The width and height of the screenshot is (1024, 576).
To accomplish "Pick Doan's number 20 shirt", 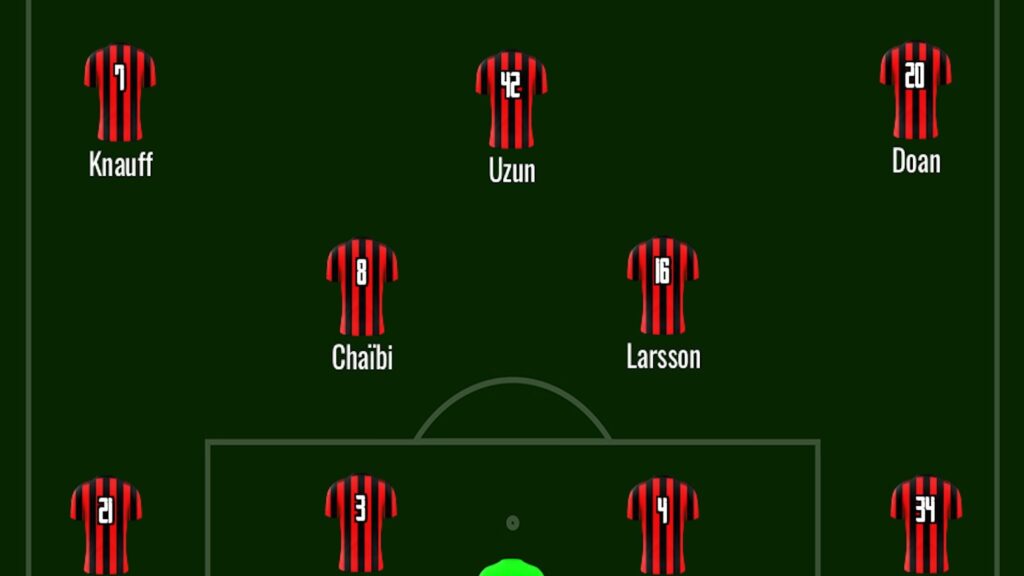I will tap(915, 90).
